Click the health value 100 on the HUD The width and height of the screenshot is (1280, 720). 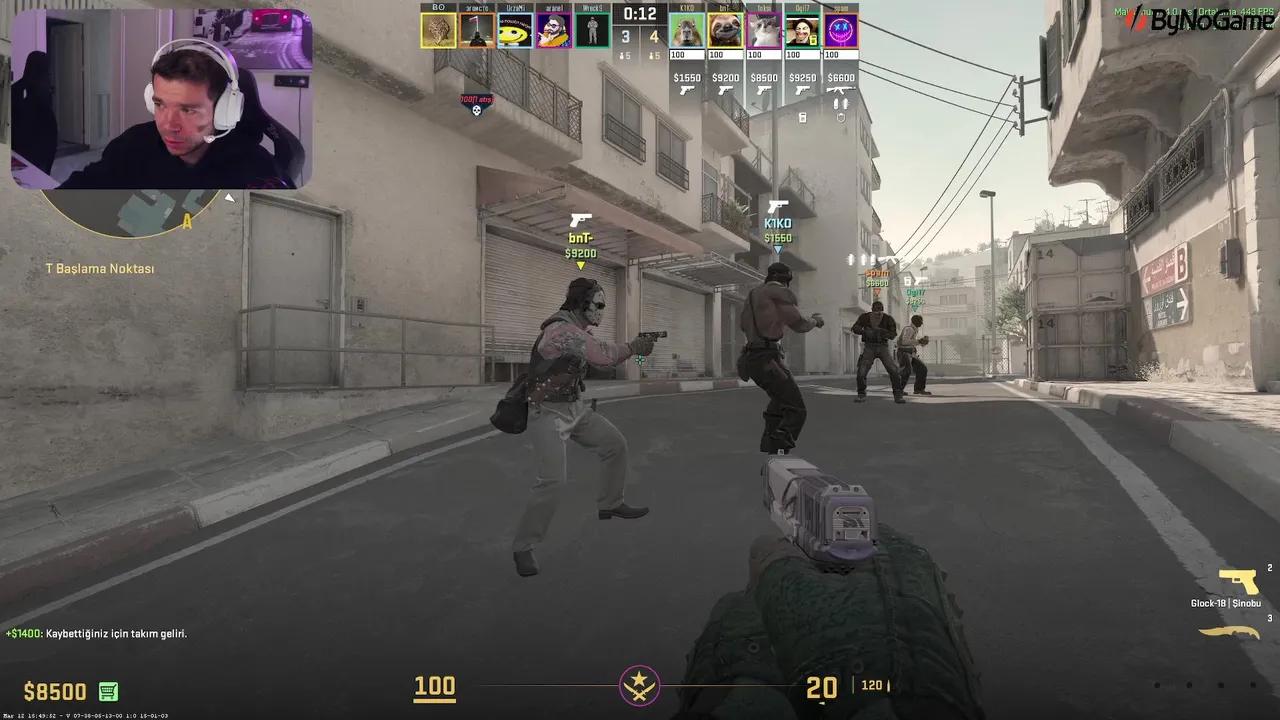434,688
